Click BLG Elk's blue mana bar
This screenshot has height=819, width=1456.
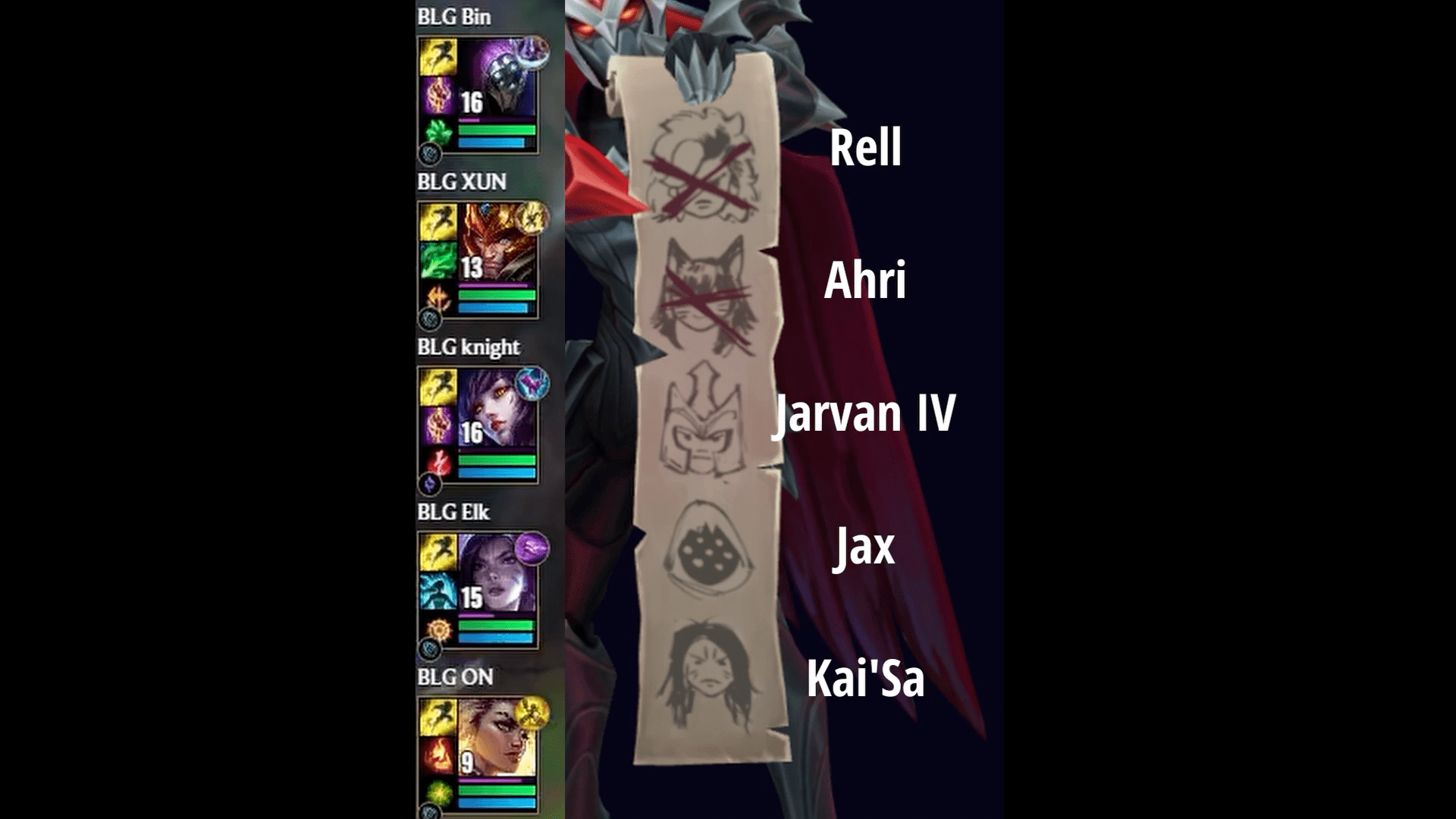pos(497,637)
